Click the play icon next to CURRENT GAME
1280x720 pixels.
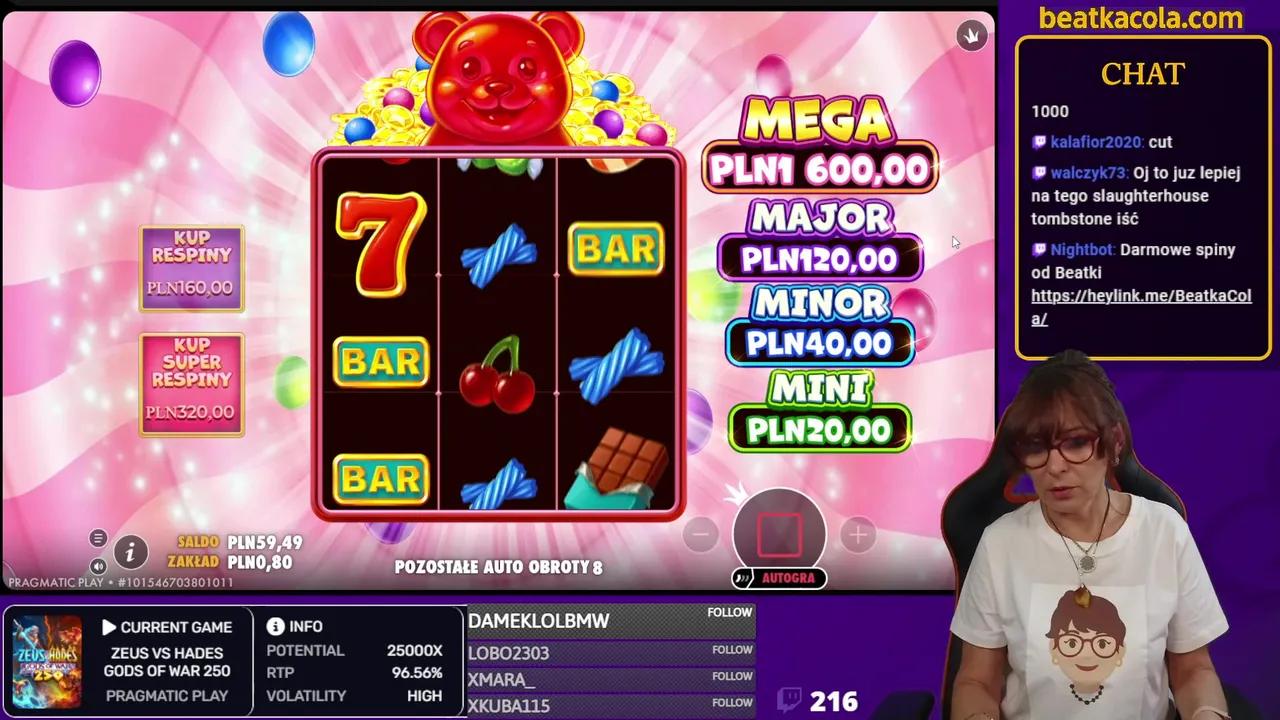[x=110, y=627]
